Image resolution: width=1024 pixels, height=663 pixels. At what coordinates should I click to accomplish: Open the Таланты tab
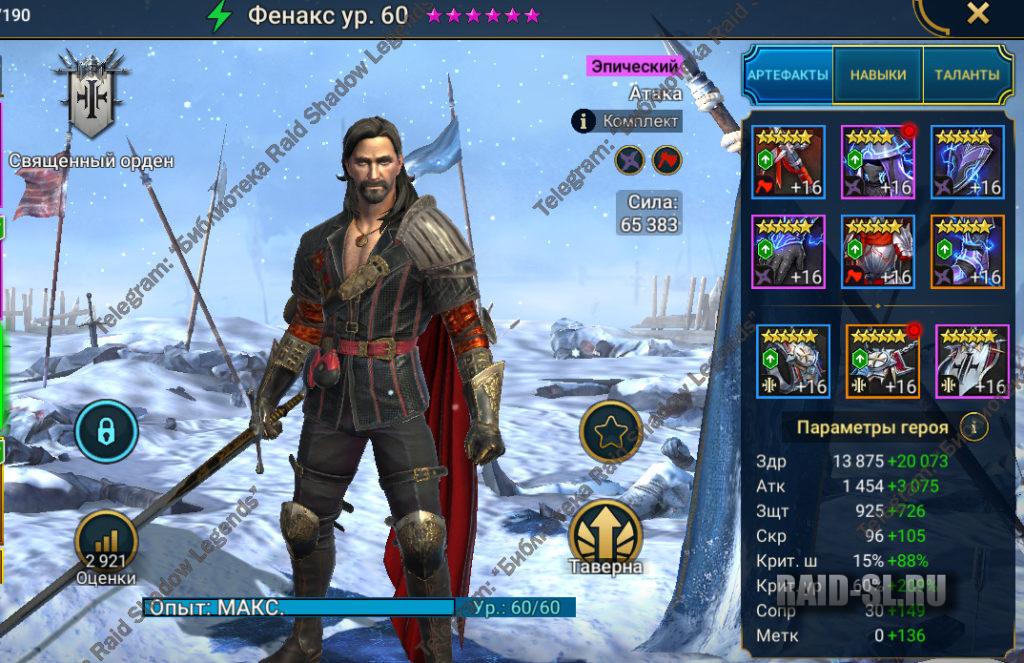966,75
